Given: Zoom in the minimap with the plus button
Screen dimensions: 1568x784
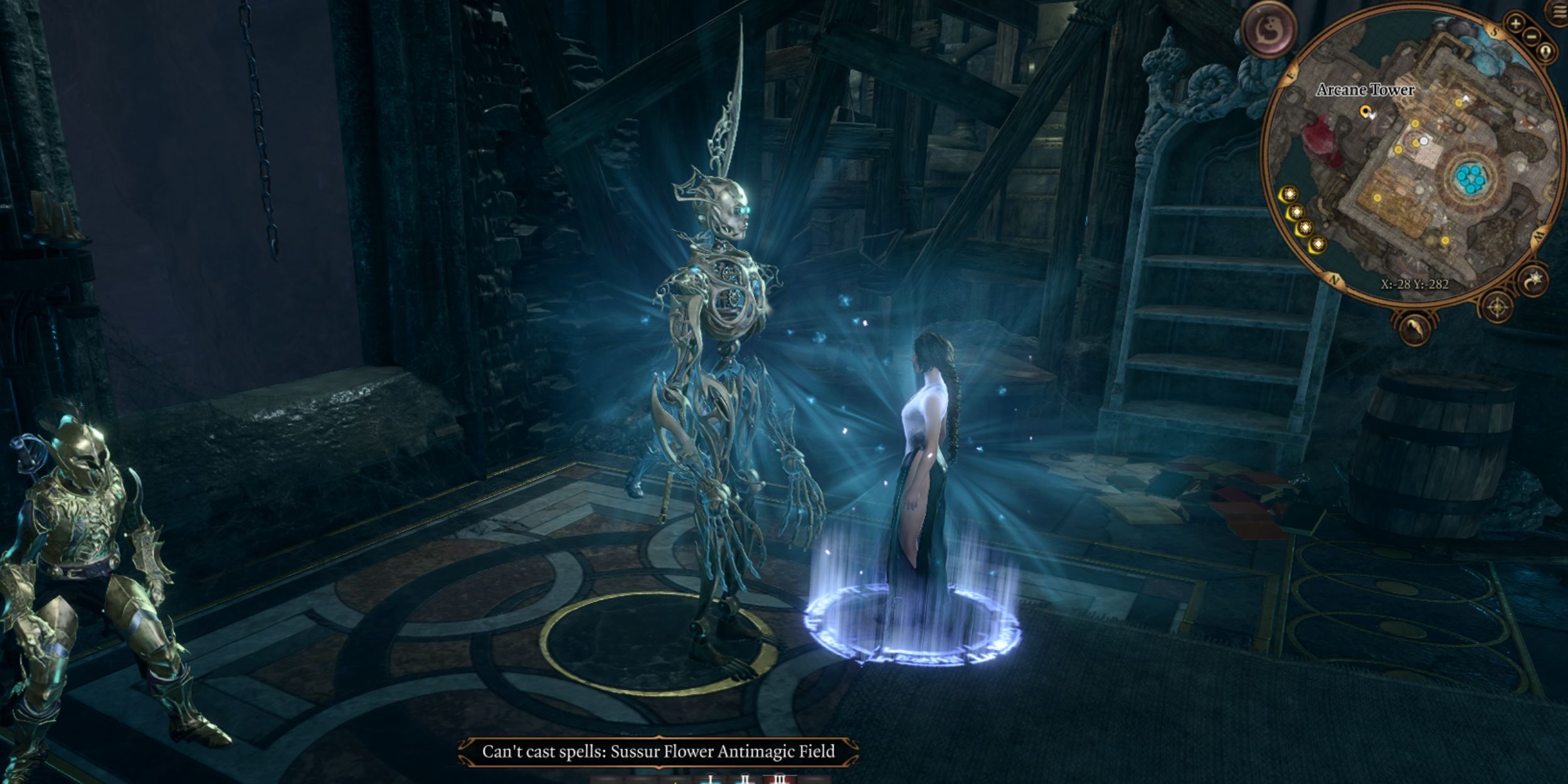Looking at the screenshot, I should (x=1515, y=24).
